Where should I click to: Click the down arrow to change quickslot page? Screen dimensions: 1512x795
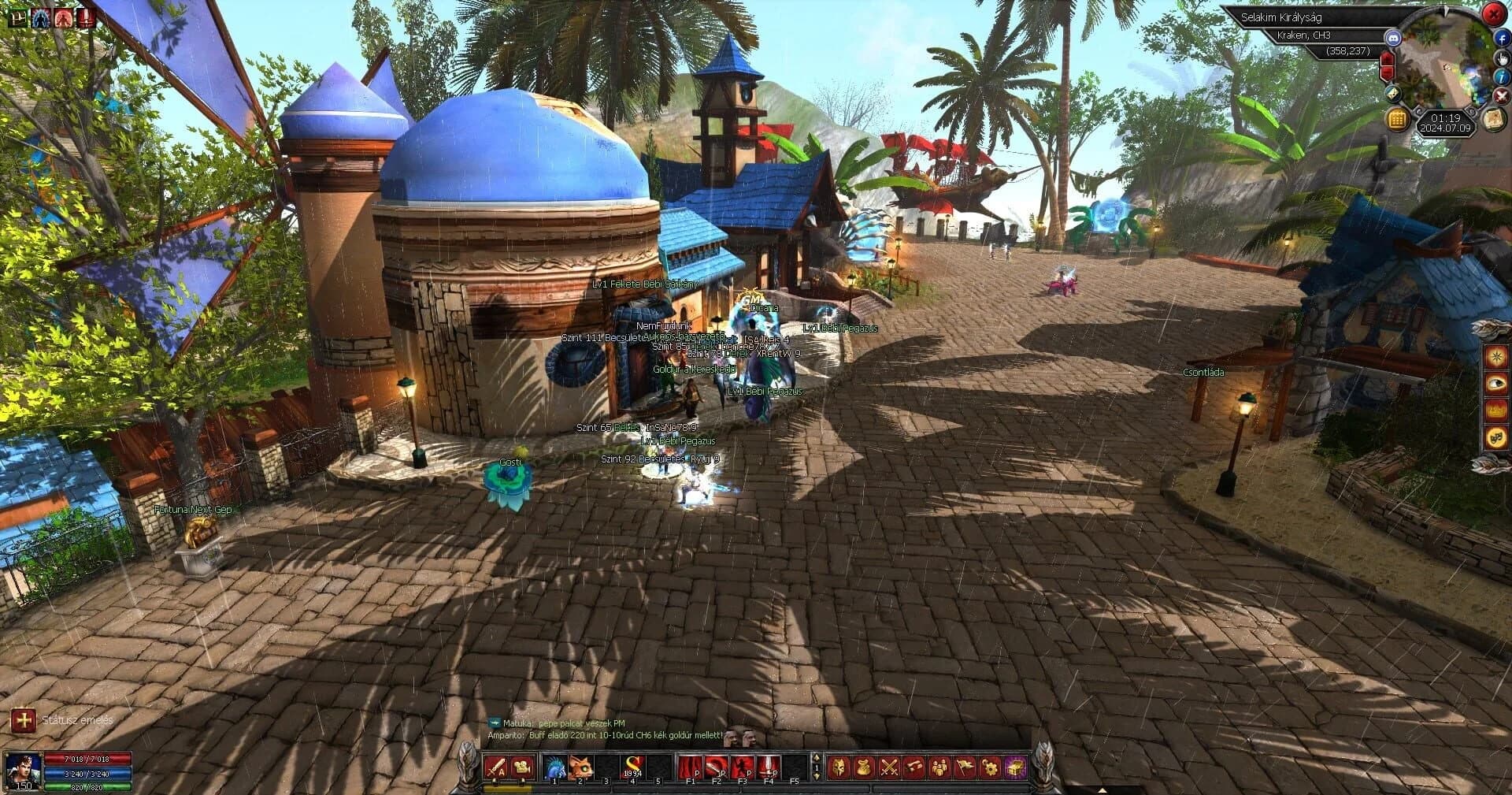tap(817, 776)
